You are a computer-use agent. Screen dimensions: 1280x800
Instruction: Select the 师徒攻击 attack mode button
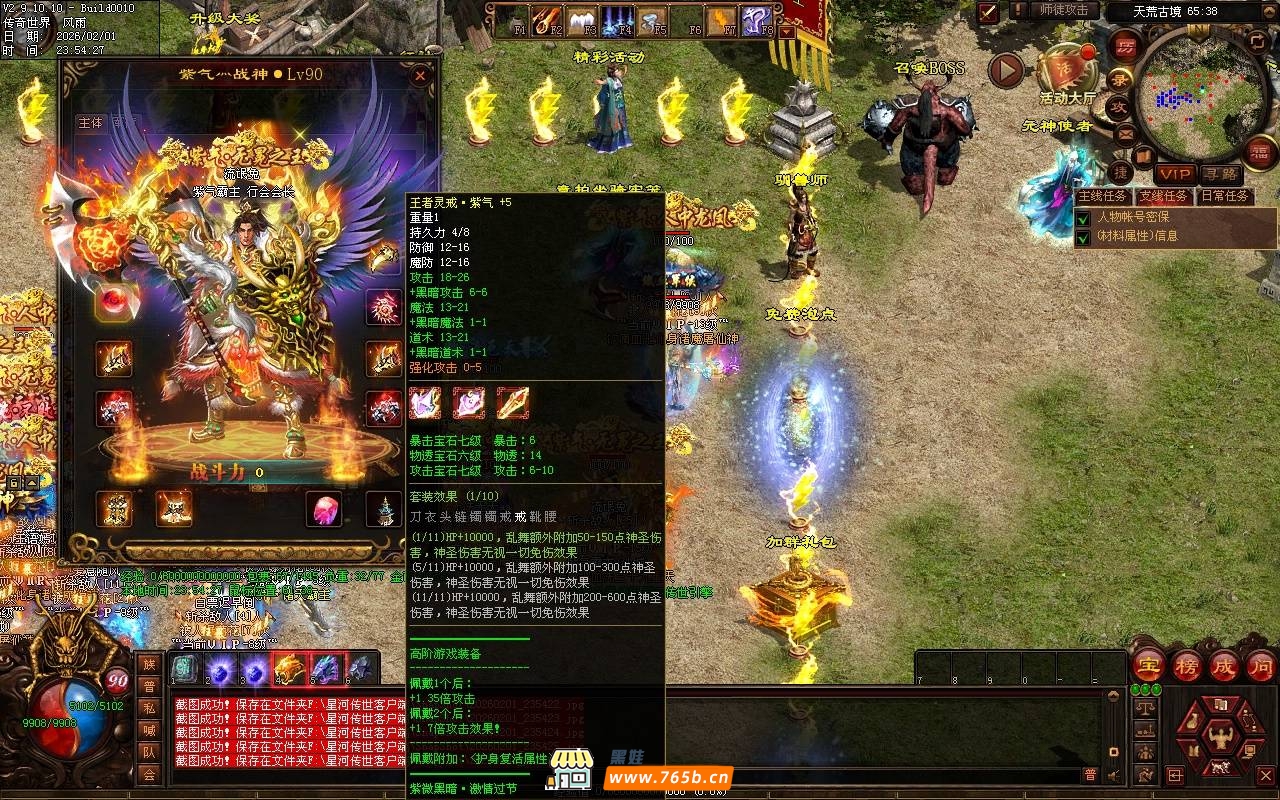[1063, 10]
